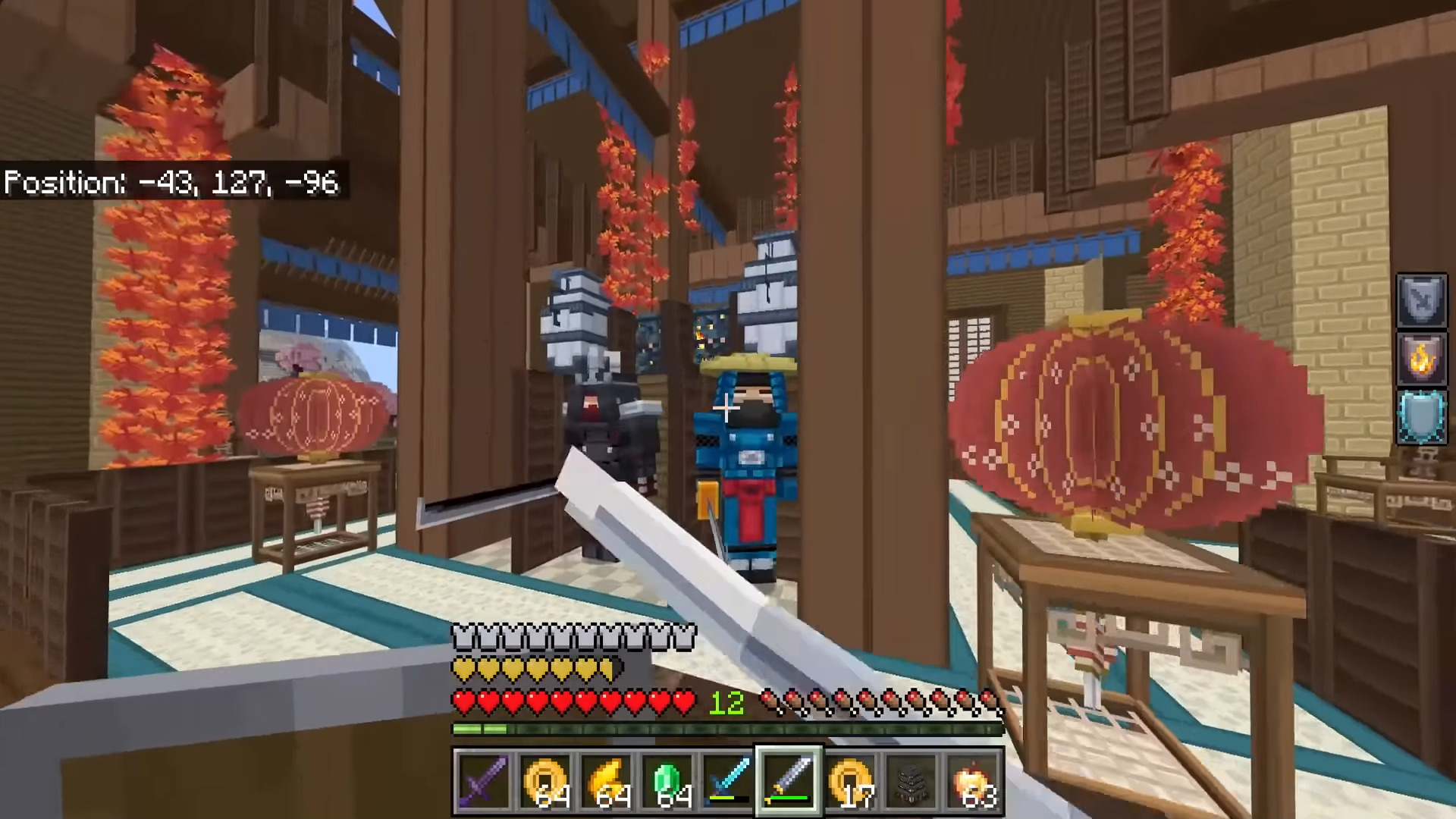This screenshot has height=819, width=1456.
Task: Choose the enchanted golden apple slot
Action: coord(973,781)
